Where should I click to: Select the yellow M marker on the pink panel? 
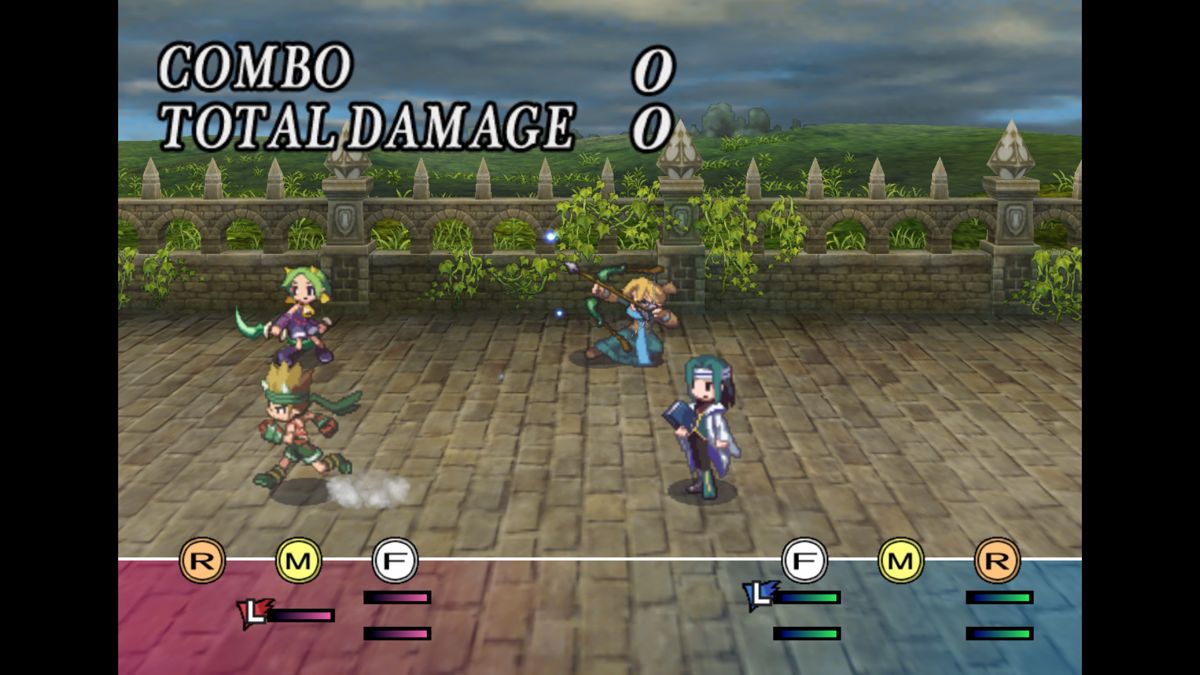[298, 560]
